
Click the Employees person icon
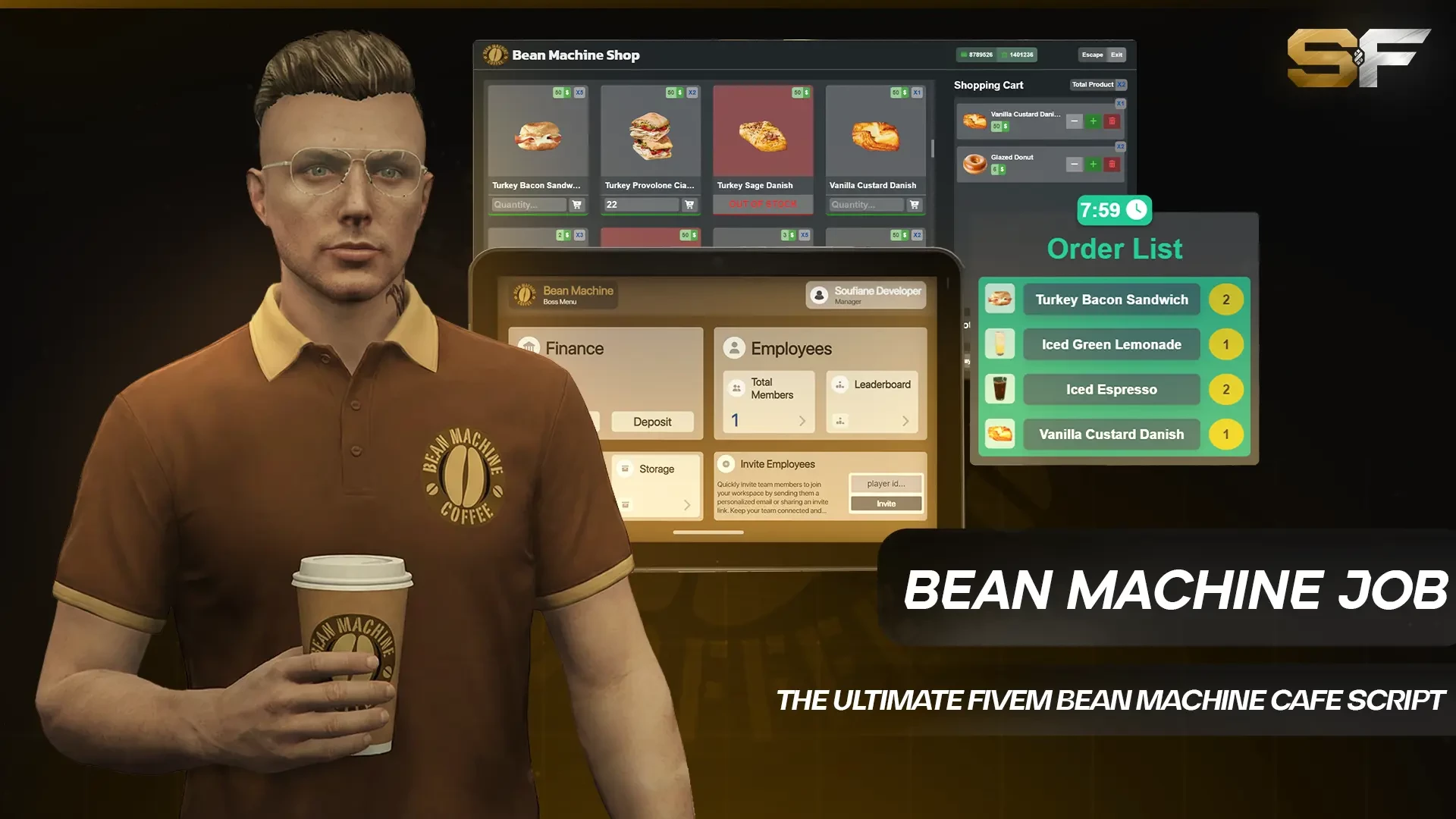click(x=734, y=348)
